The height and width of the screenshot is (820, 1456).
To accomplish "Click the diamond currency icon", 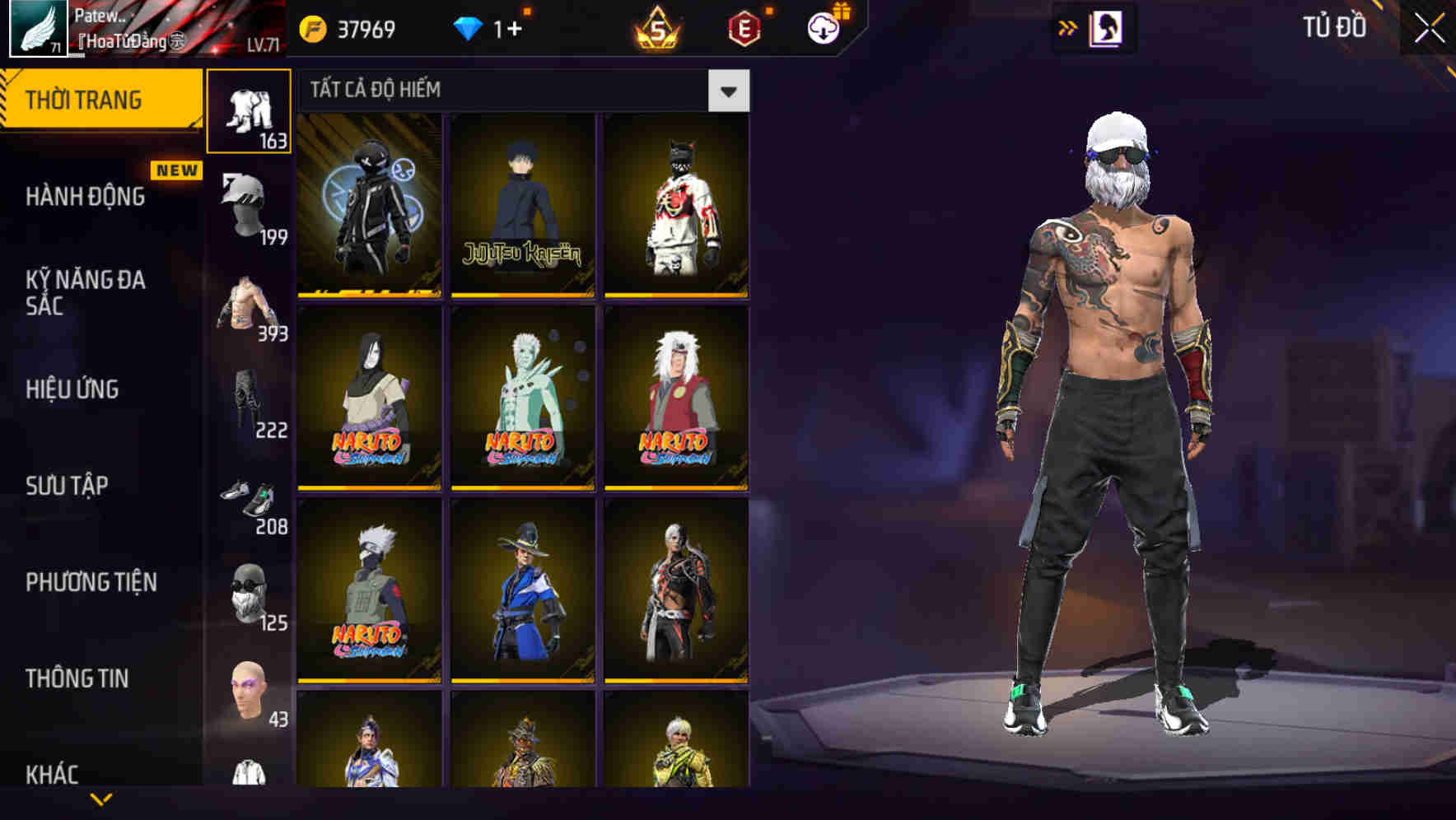I will click(468, 26).
